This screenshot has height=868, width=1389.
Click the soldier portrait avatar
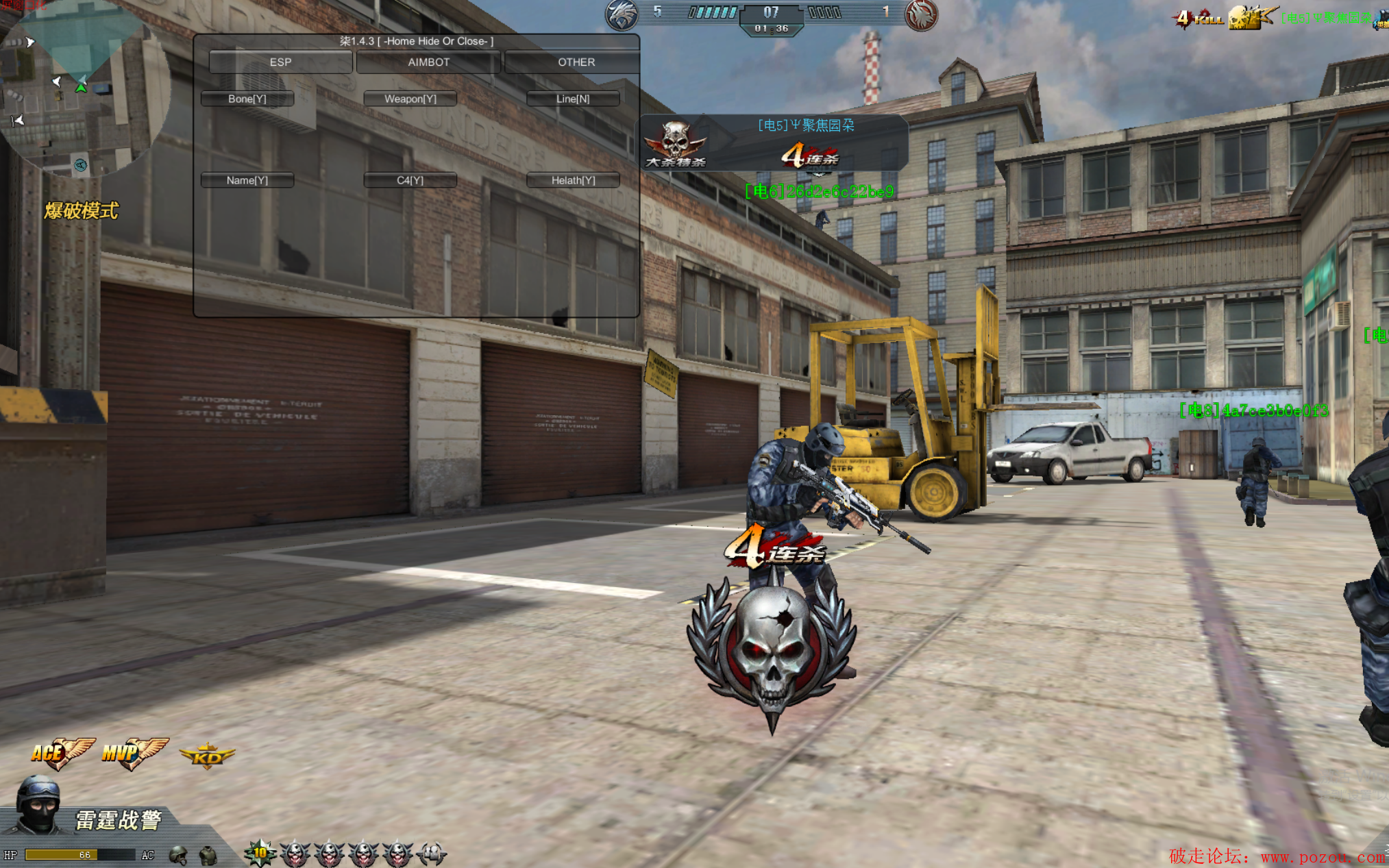[38, 805]
